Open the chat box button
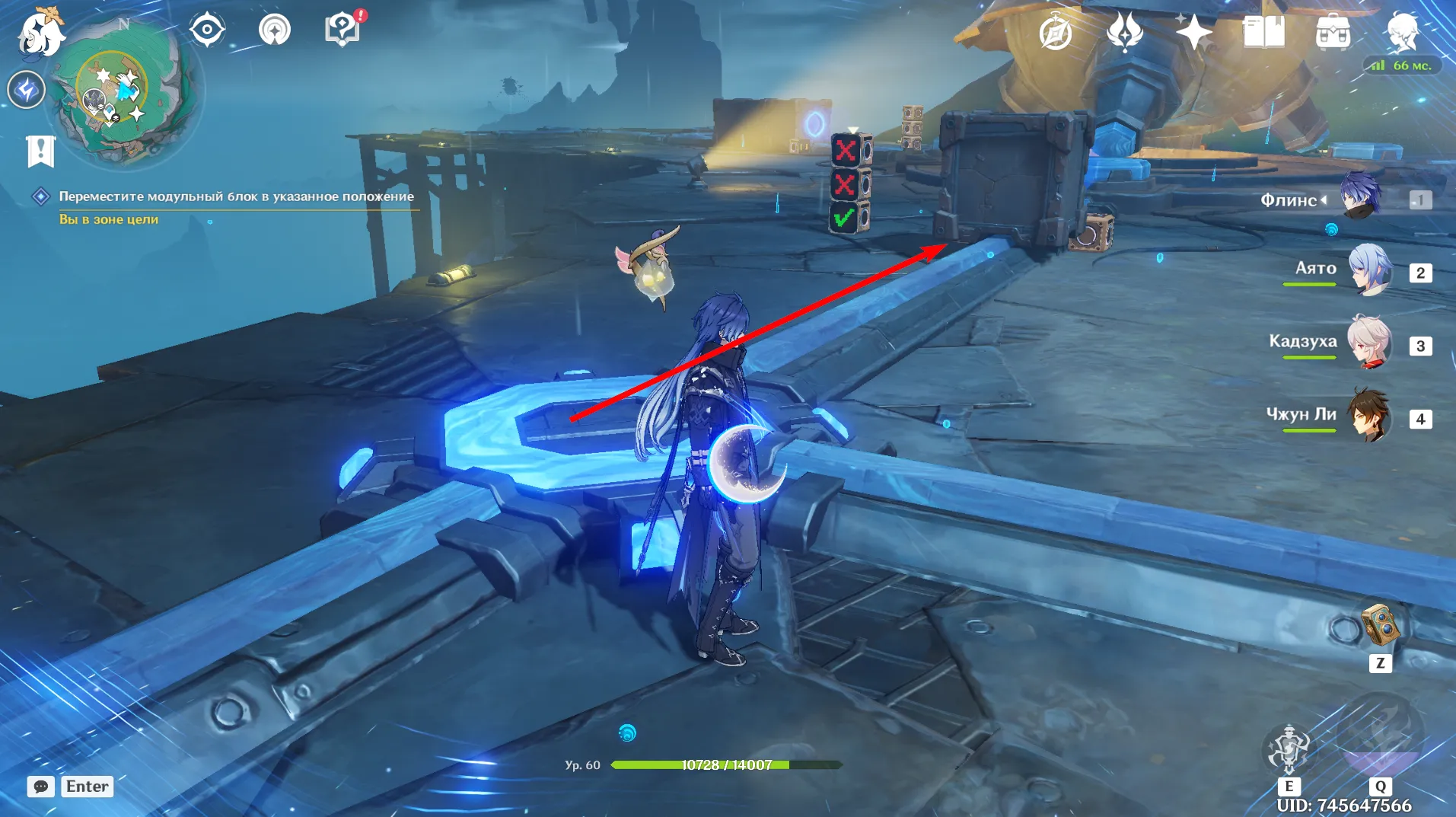 pyautogui.click(x=41, y=786)
